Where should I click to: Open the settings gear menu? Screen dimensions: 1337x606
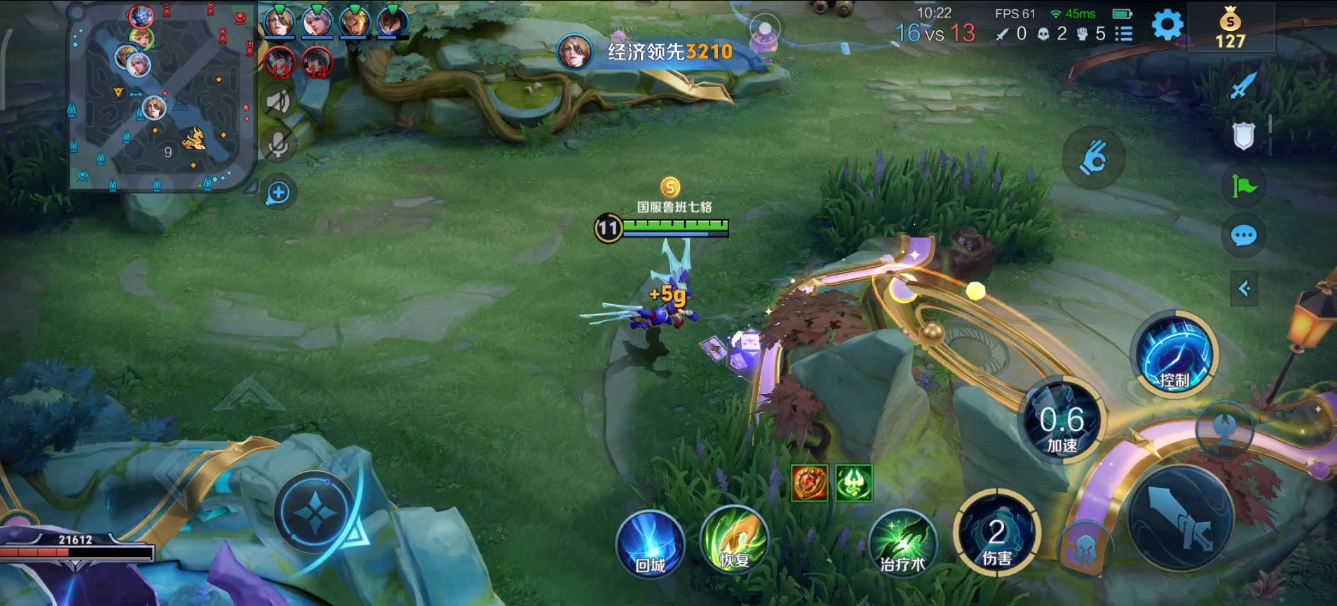pyautogui.click(x=1167, y=25)
